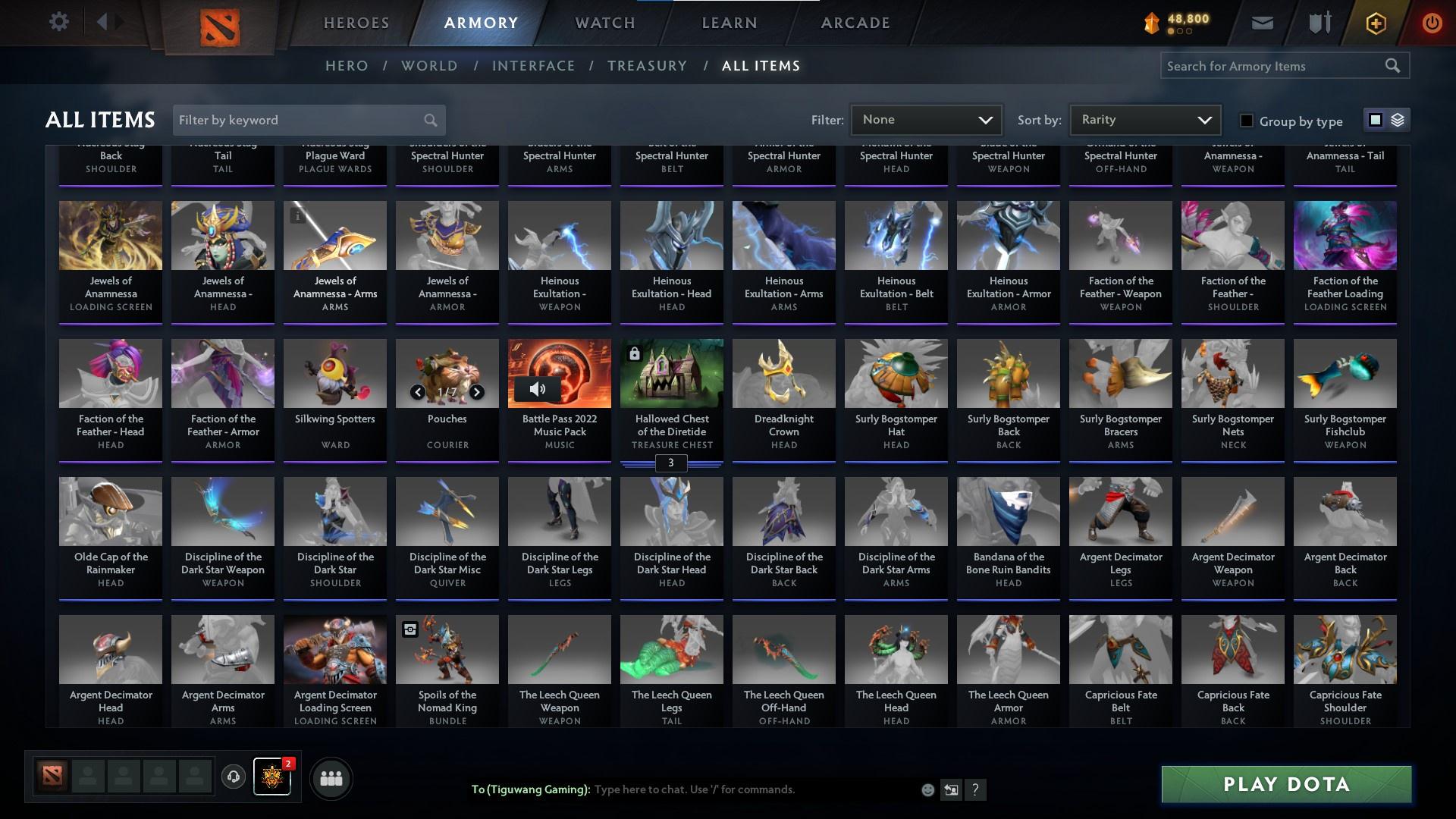Toggle the stacked item sets view icon
1456x819 pixels.
click(1398, 119)
